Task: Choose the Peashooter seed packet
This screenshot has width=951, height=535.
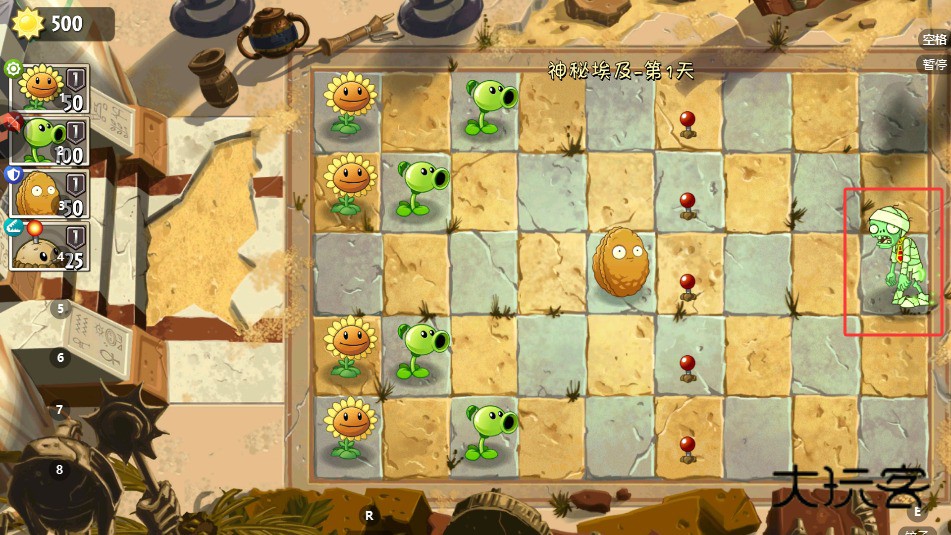Action: pyautogui.click(x=49, y=140)
